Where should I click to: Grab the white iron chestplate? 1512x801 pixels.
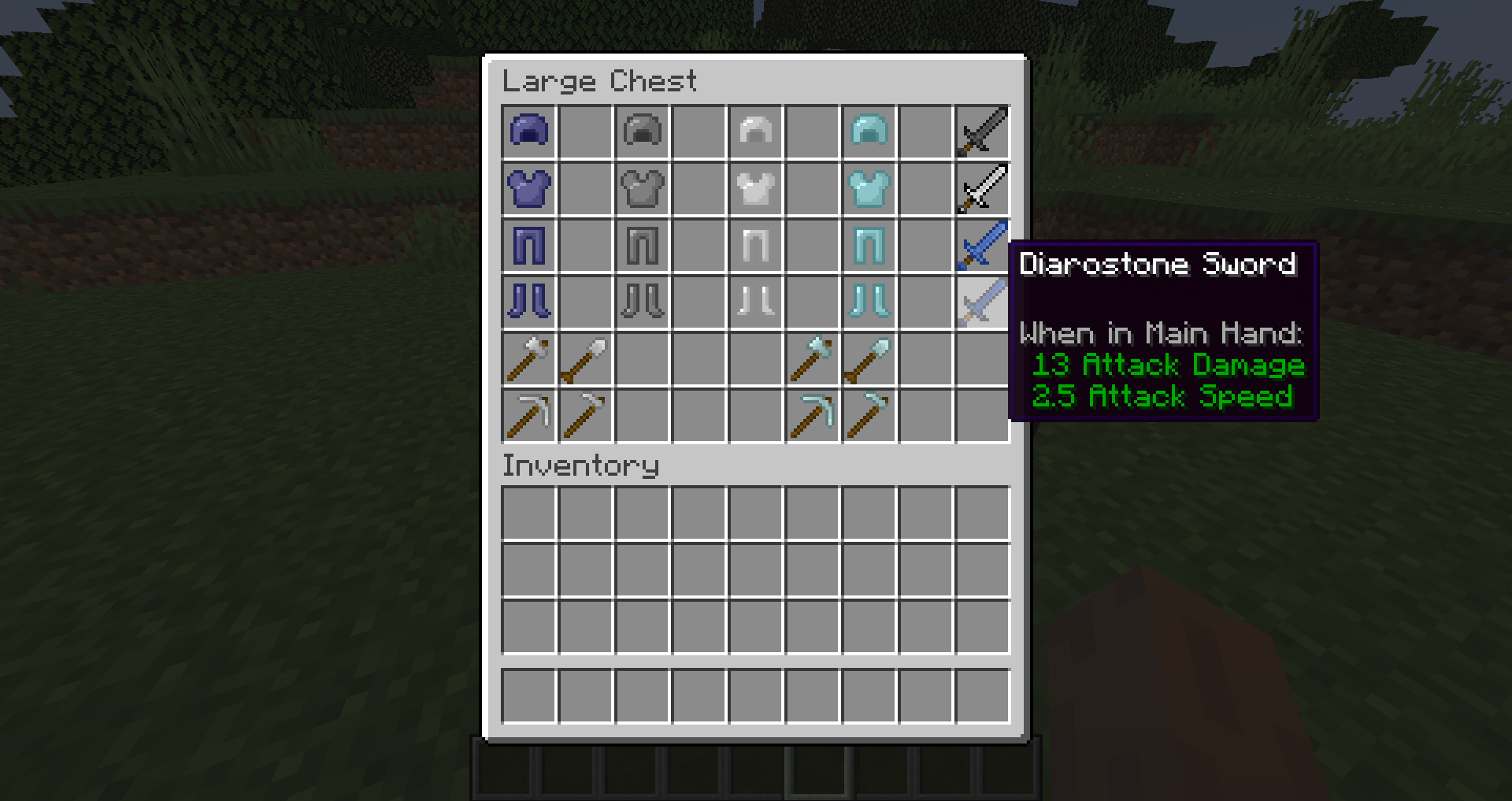click(x=755, y=188)
